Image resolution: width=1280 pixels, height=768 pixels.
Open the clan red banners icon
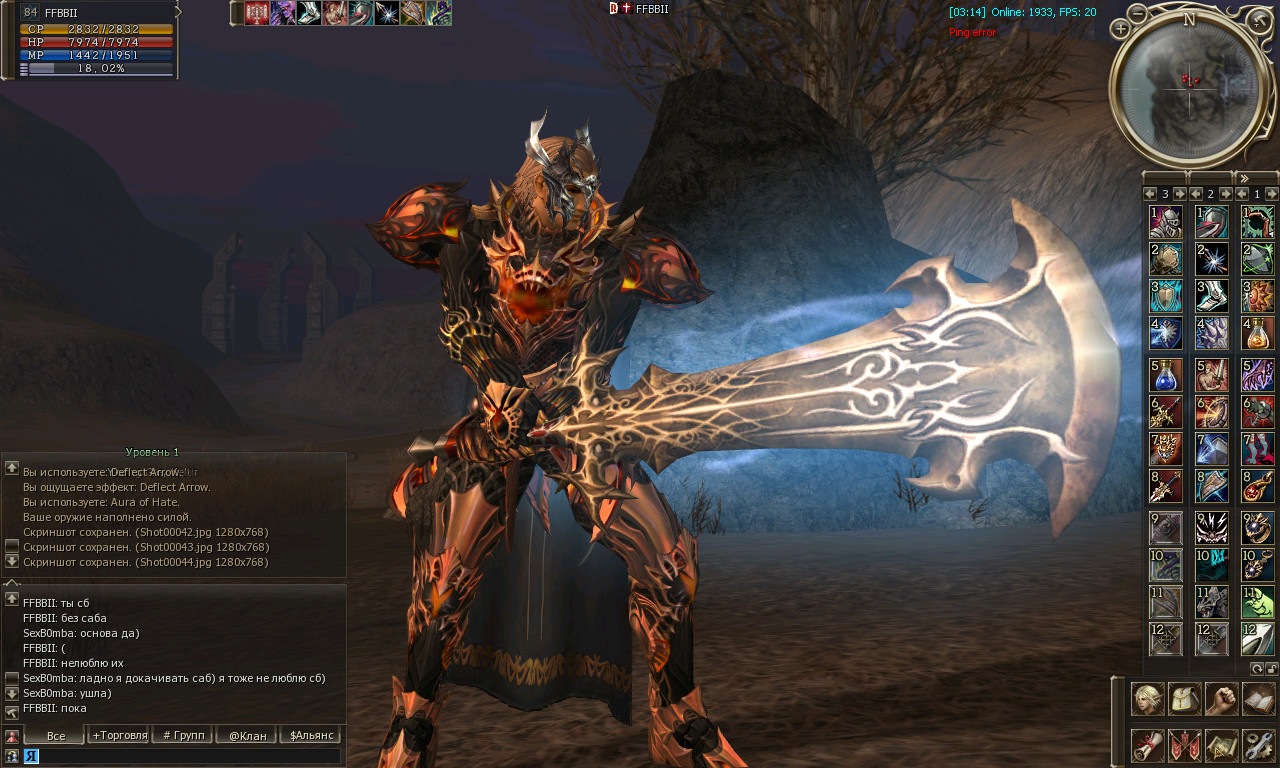pos(1185,746)
